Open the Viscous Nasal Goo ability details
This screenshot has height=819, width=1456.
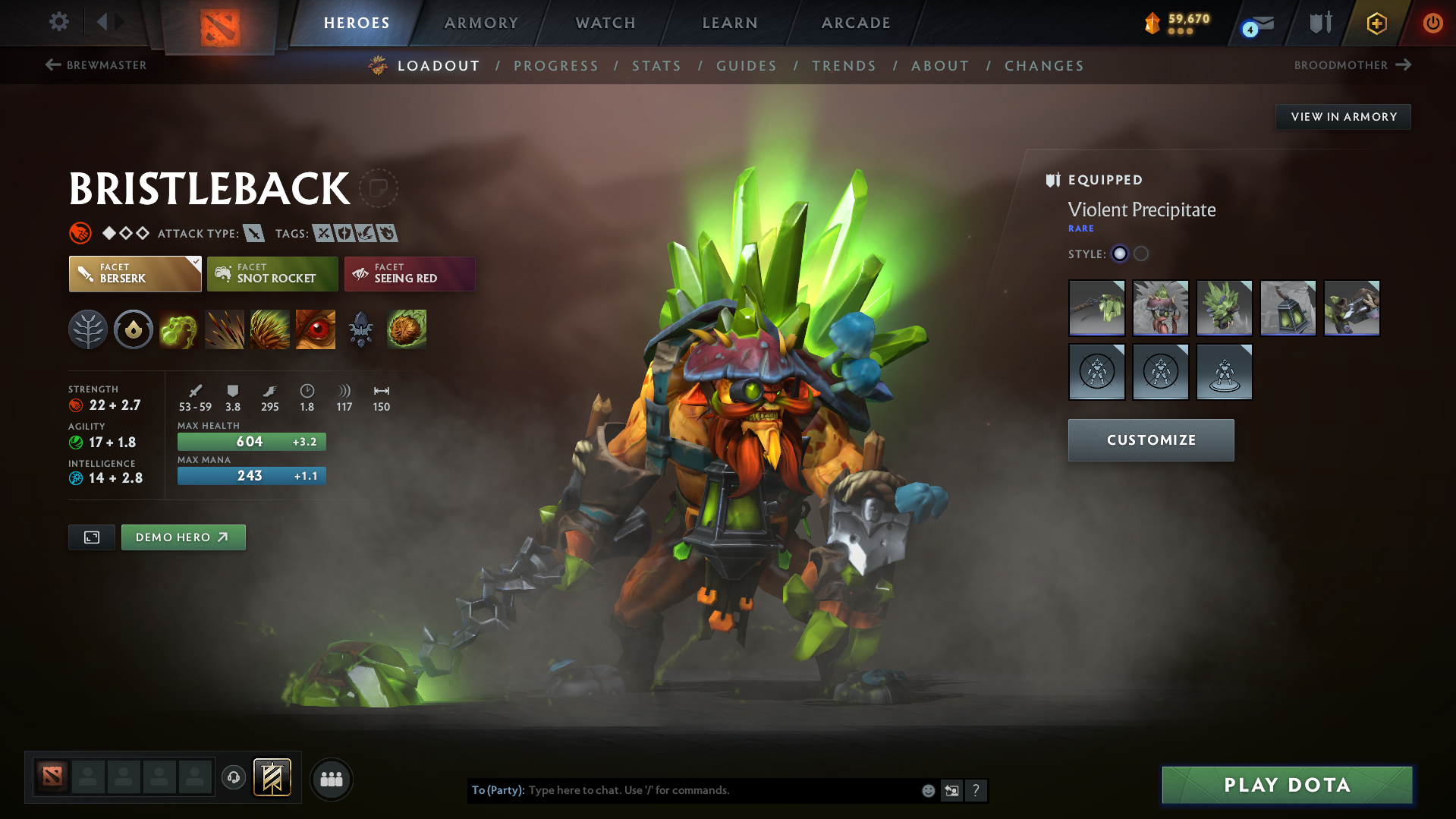click(179, 329)
